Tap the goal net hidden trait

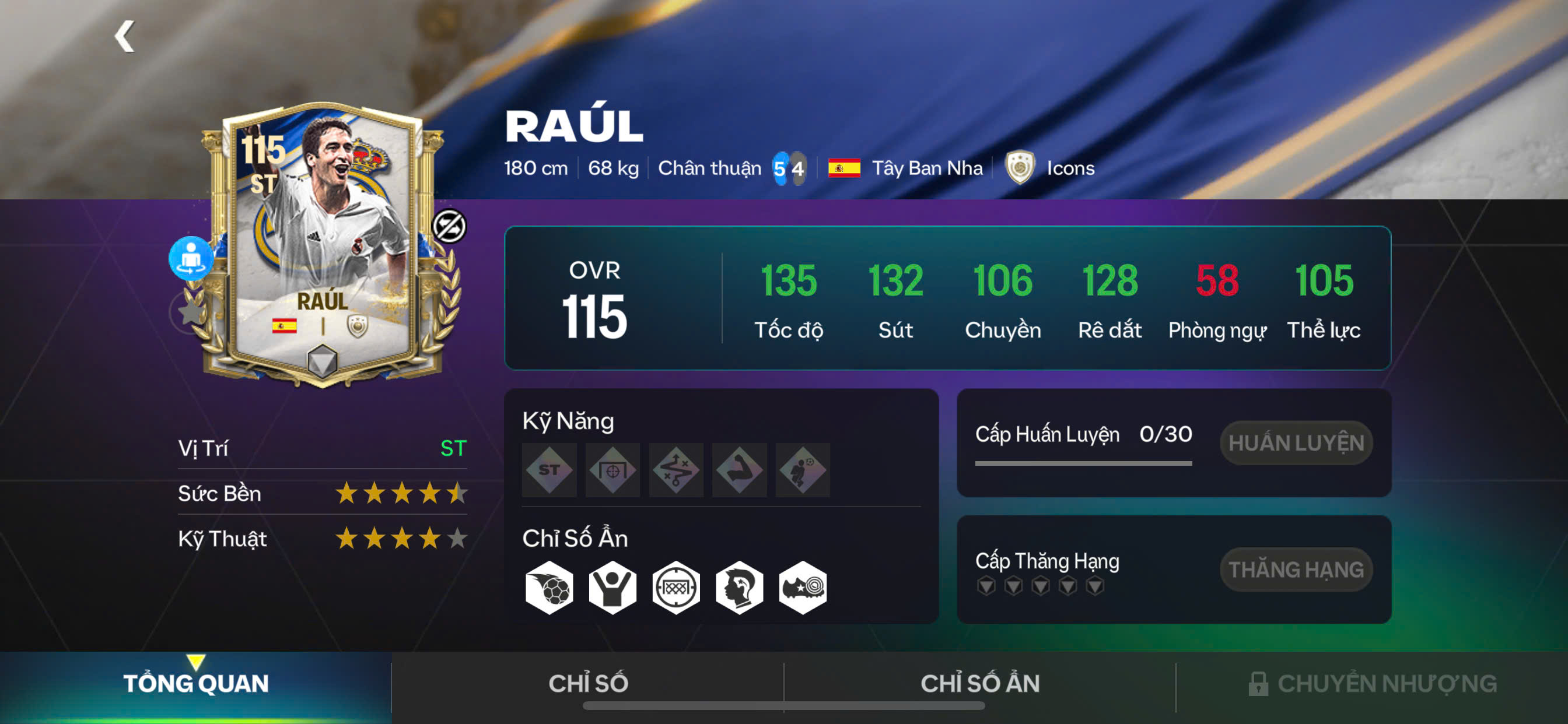(x=675, y=588)
